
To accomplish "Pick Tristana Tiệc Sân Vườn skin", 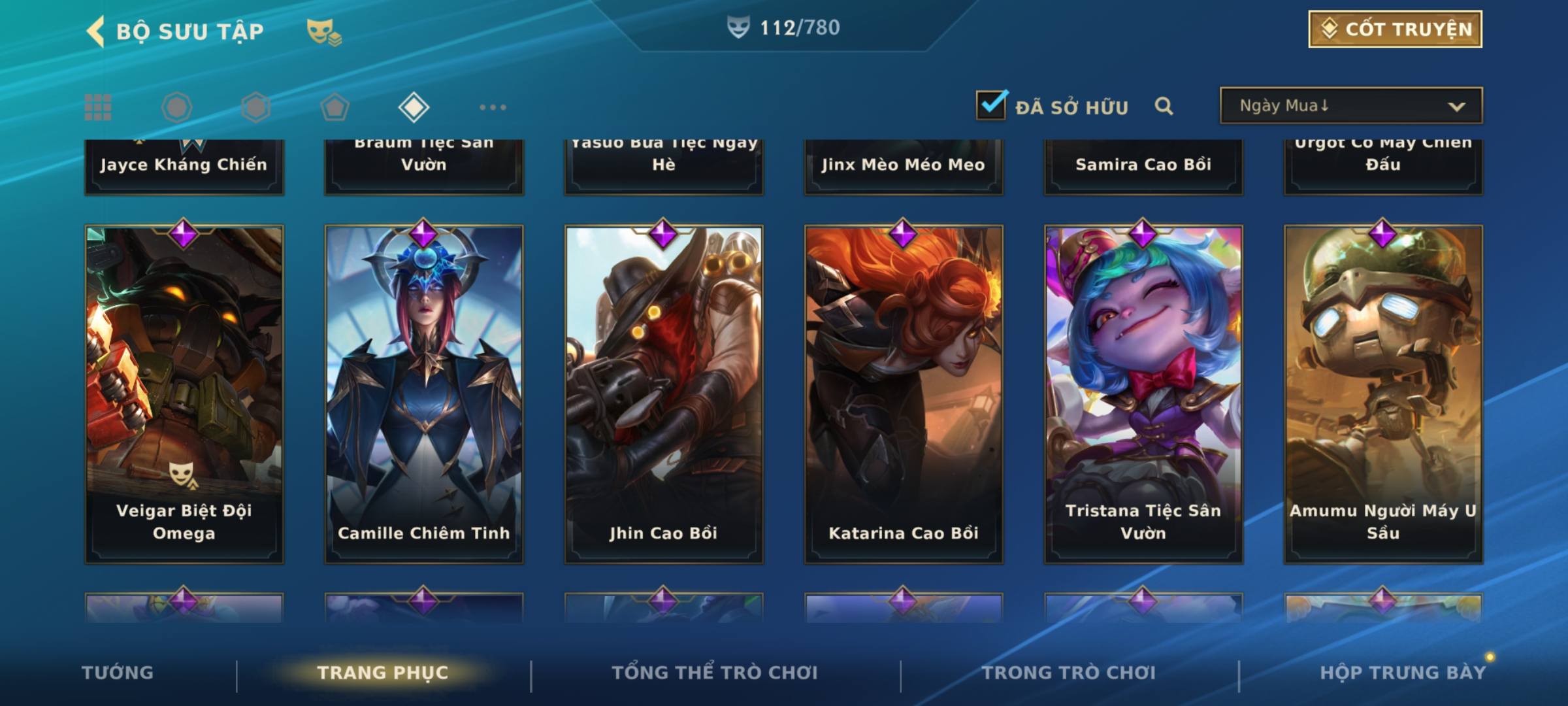I will tap(1143, 394).
